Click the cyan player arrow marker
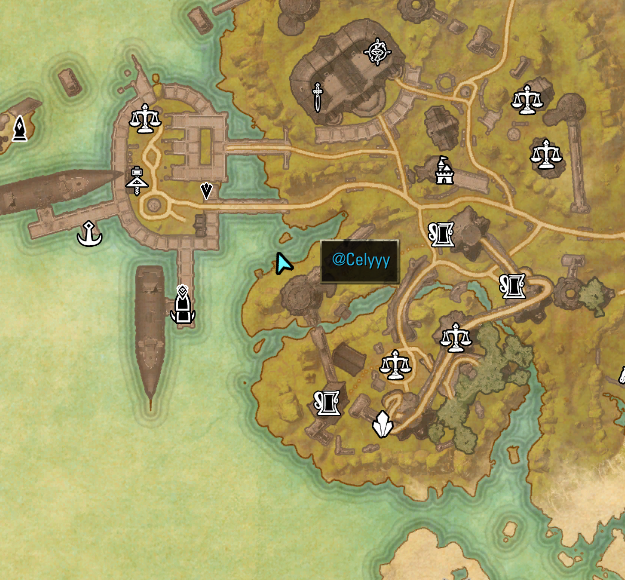This screenshot has height=580, width=625. [284, 263]
